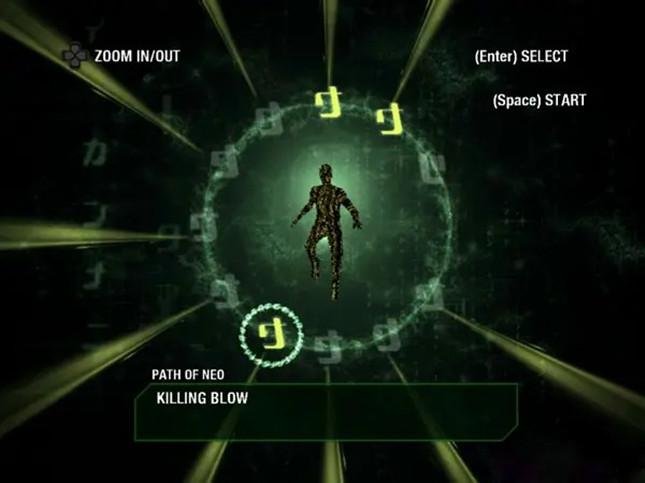
Task: Click the Killing Blow level name panel
Action: 326,410
